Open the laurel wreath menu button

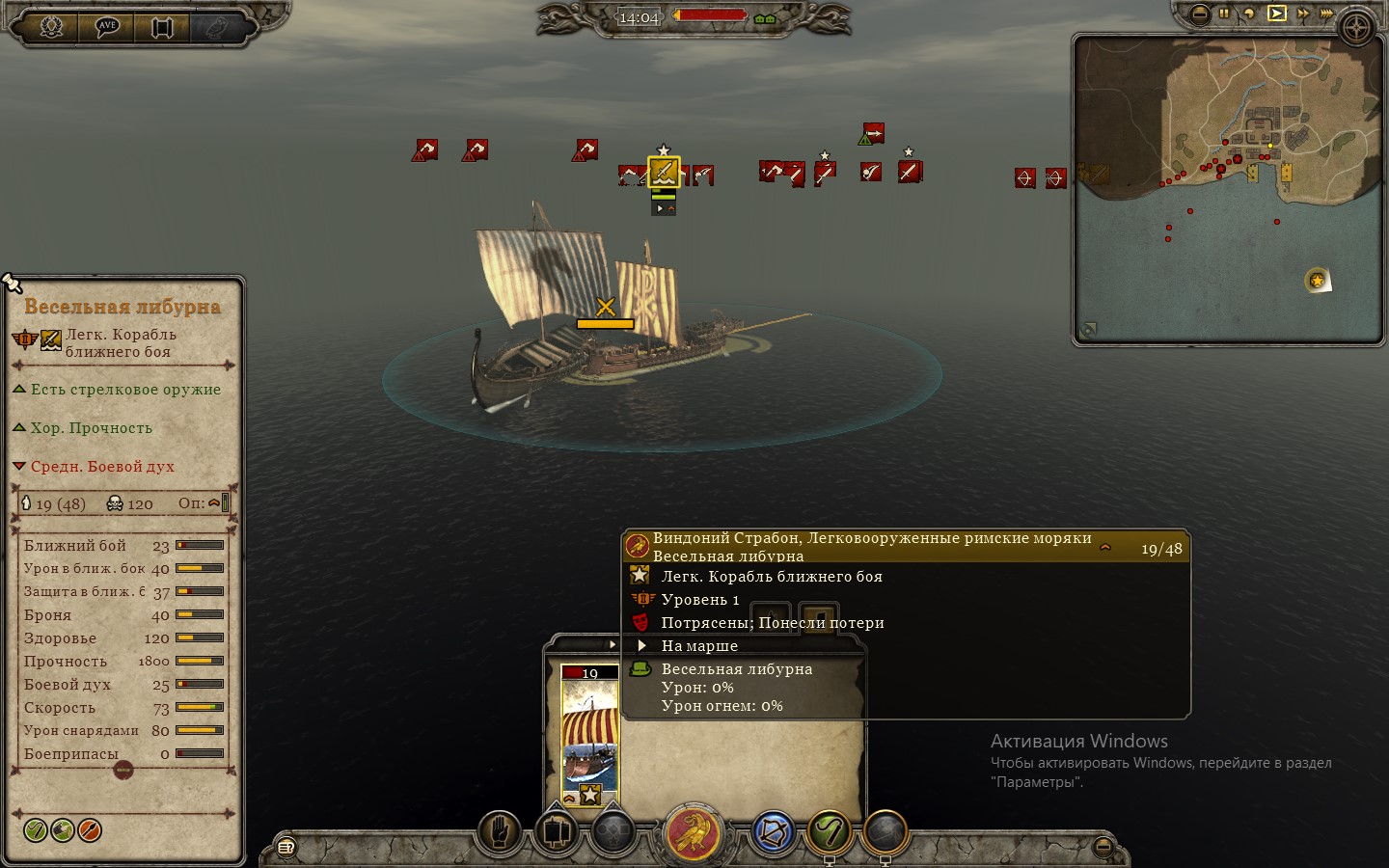tap(51, 26)
